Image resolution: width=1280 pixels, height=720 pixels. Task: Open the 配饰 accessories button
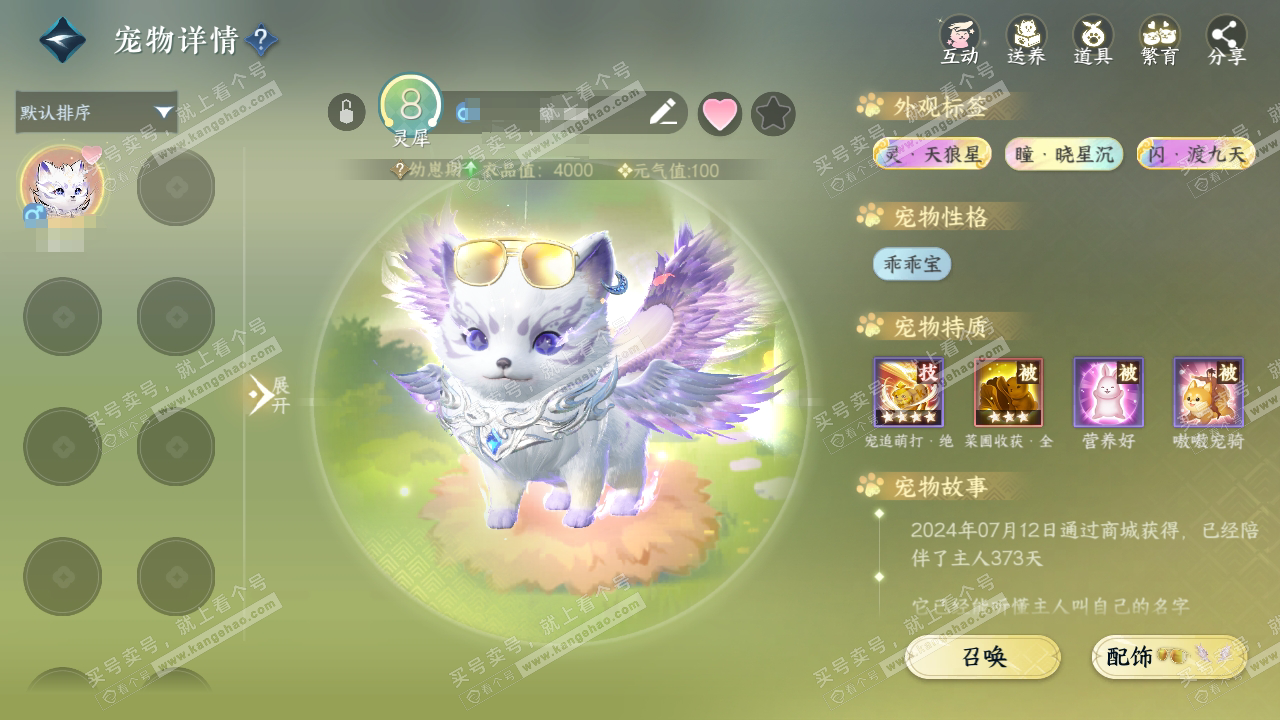[x=1169, y=657]
